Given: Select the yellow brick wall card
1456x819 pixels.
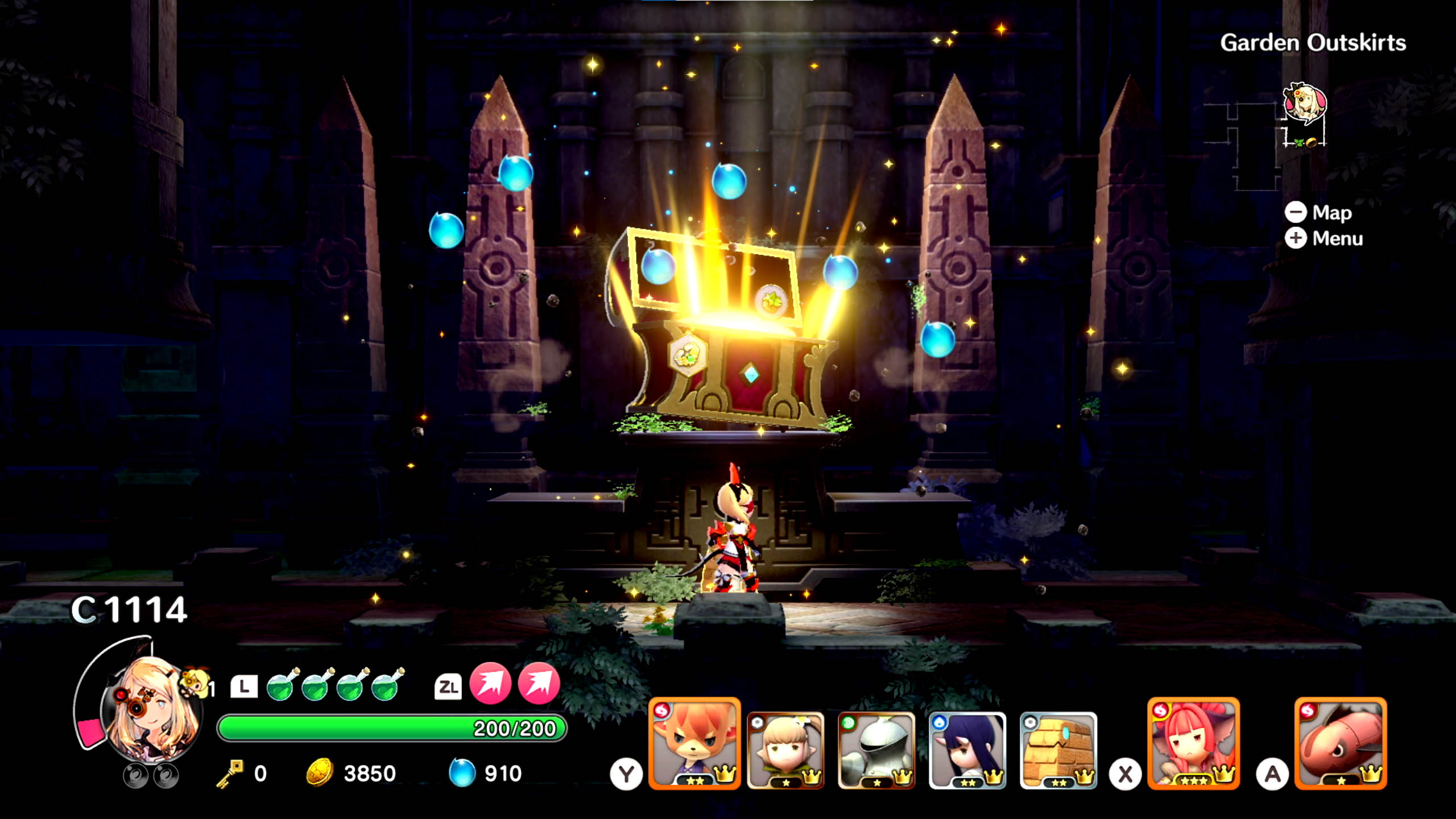Looking at the screenshot, I should pos(1058,750).
